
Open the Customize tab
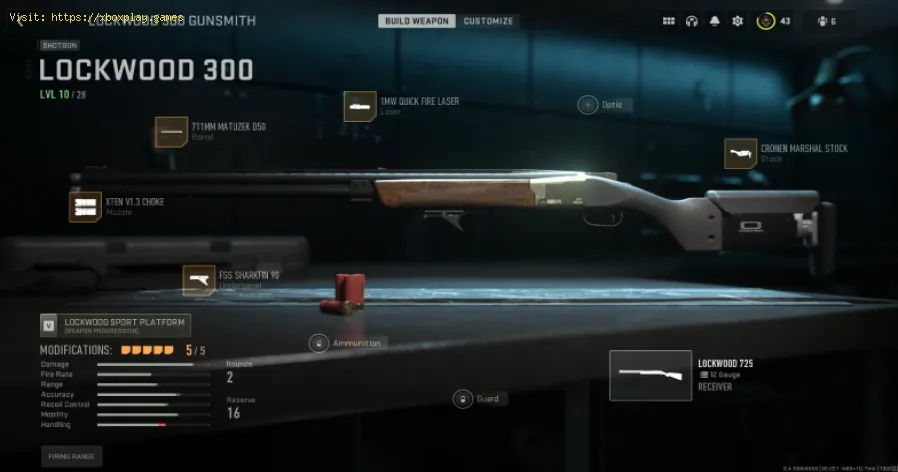(488, 21)
